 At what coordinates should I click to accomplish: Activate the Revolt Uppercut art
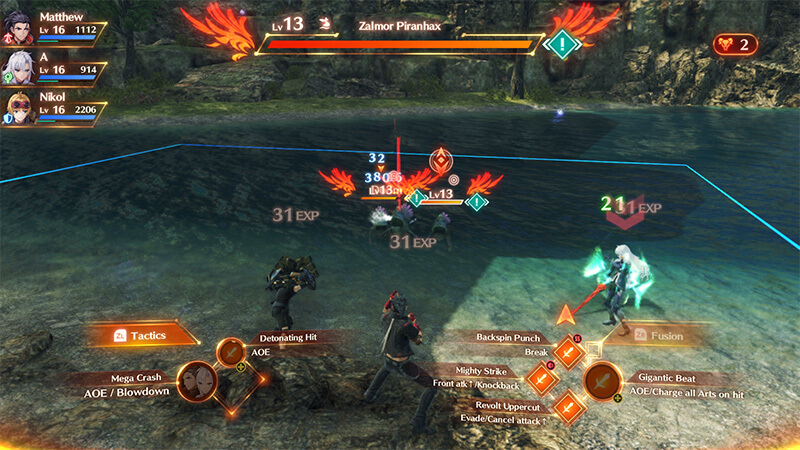[x=568, y=407]
